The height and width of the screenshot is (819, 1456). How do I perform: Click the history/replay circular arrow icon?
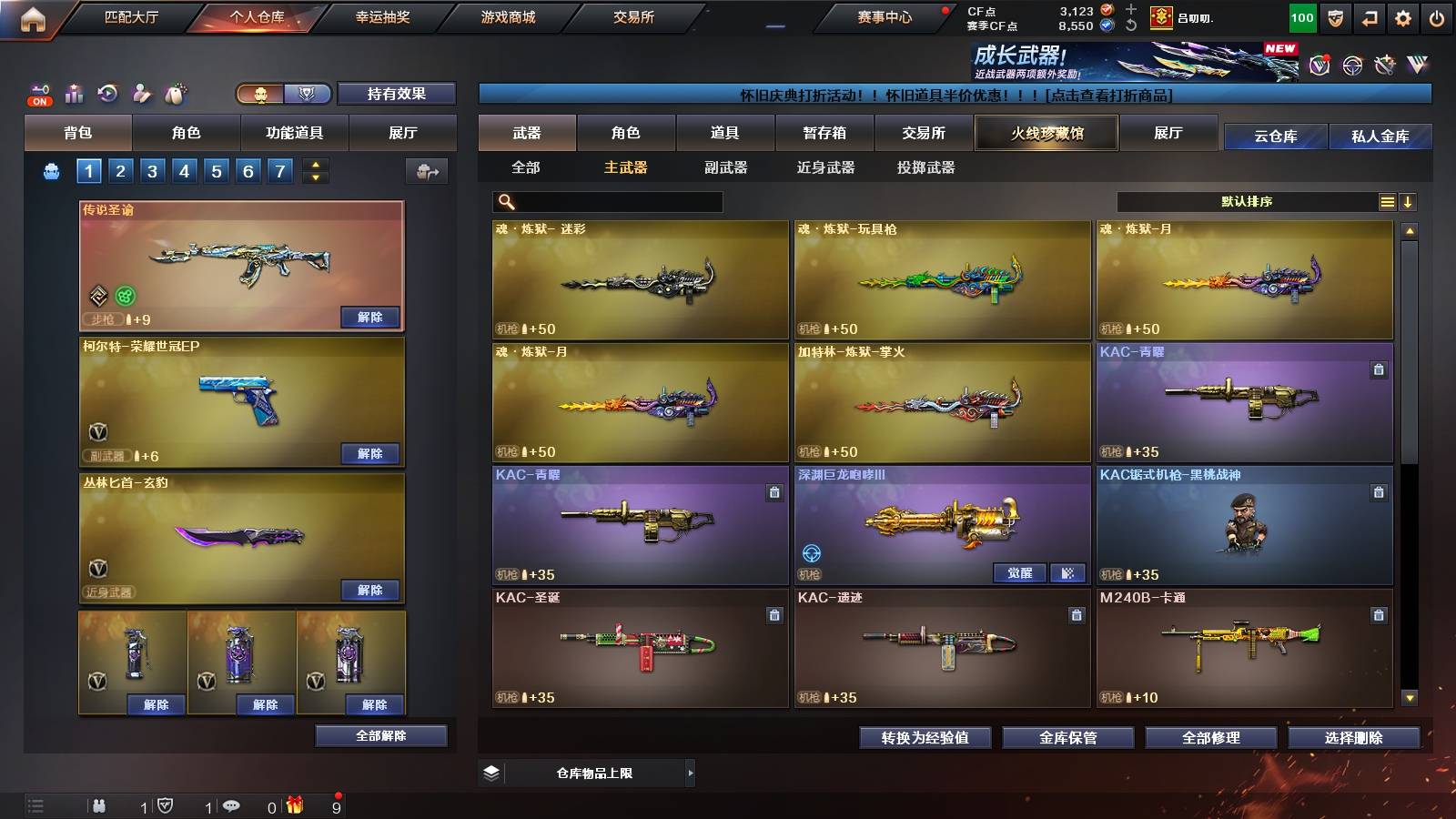pos(106,93)
